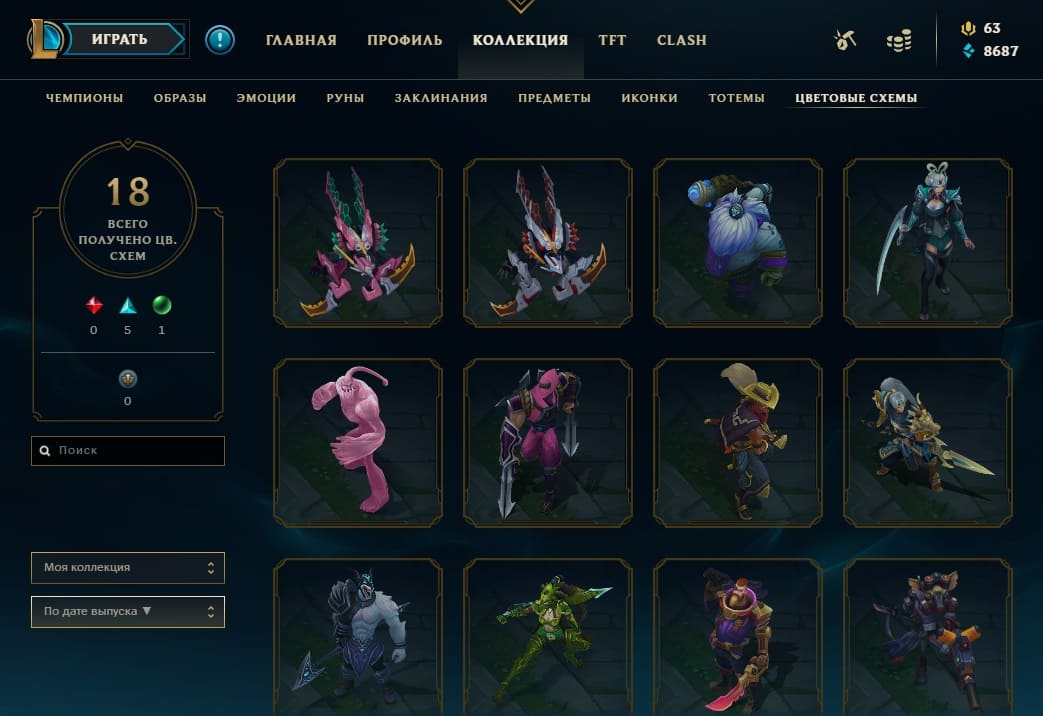
Task: Open the РУНЫ runes tab
Action: (x=345, y=98)
